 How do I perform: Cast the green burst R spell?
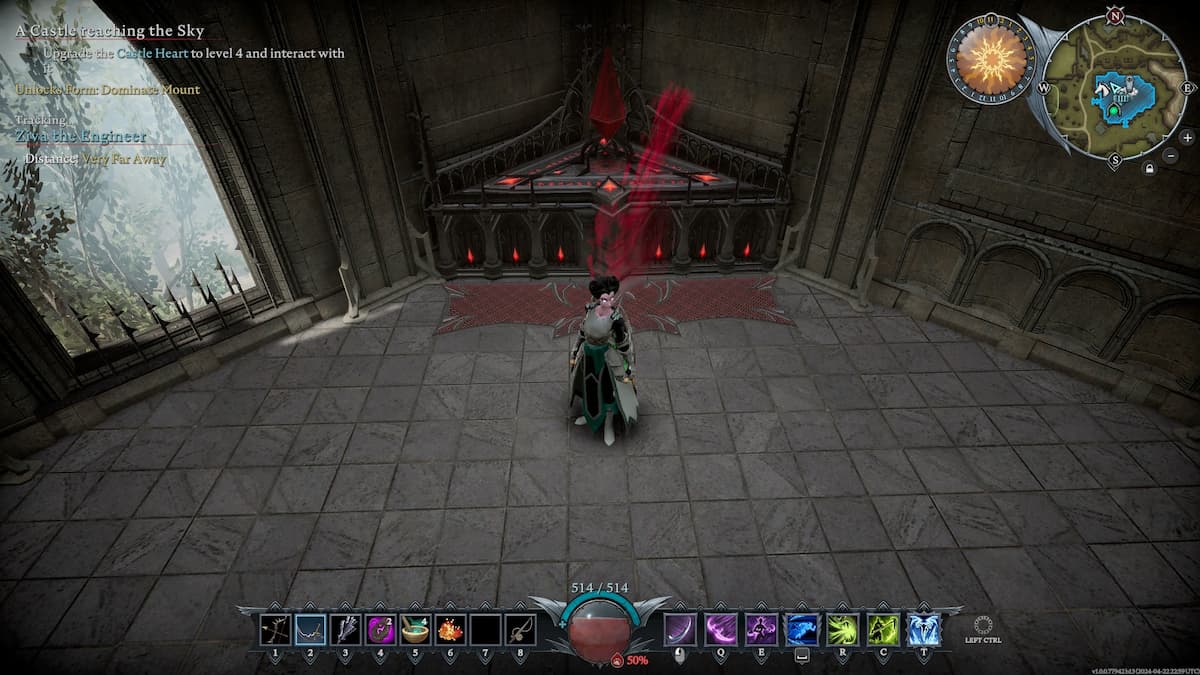tap(843, 630)
